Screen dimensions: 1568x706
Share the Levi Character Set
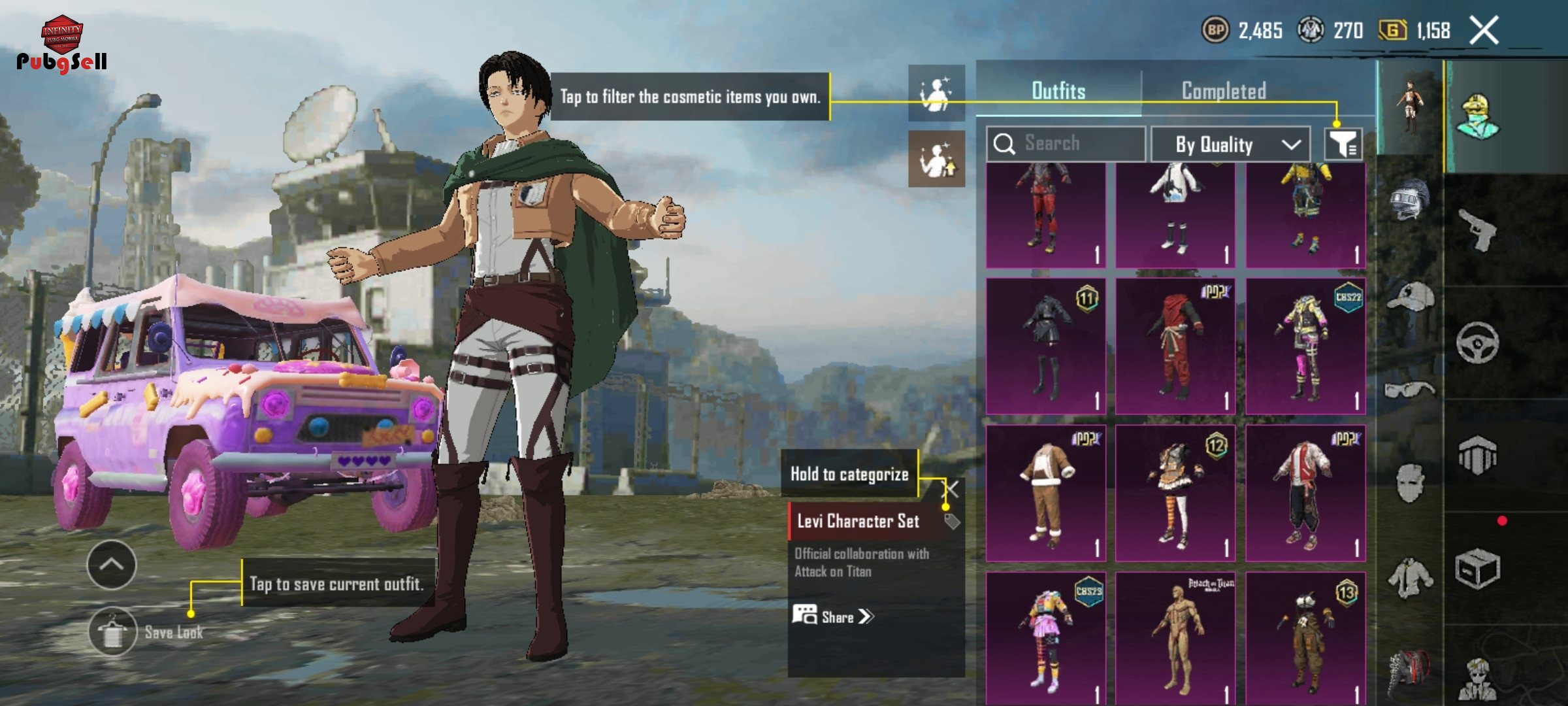(833, 616)
